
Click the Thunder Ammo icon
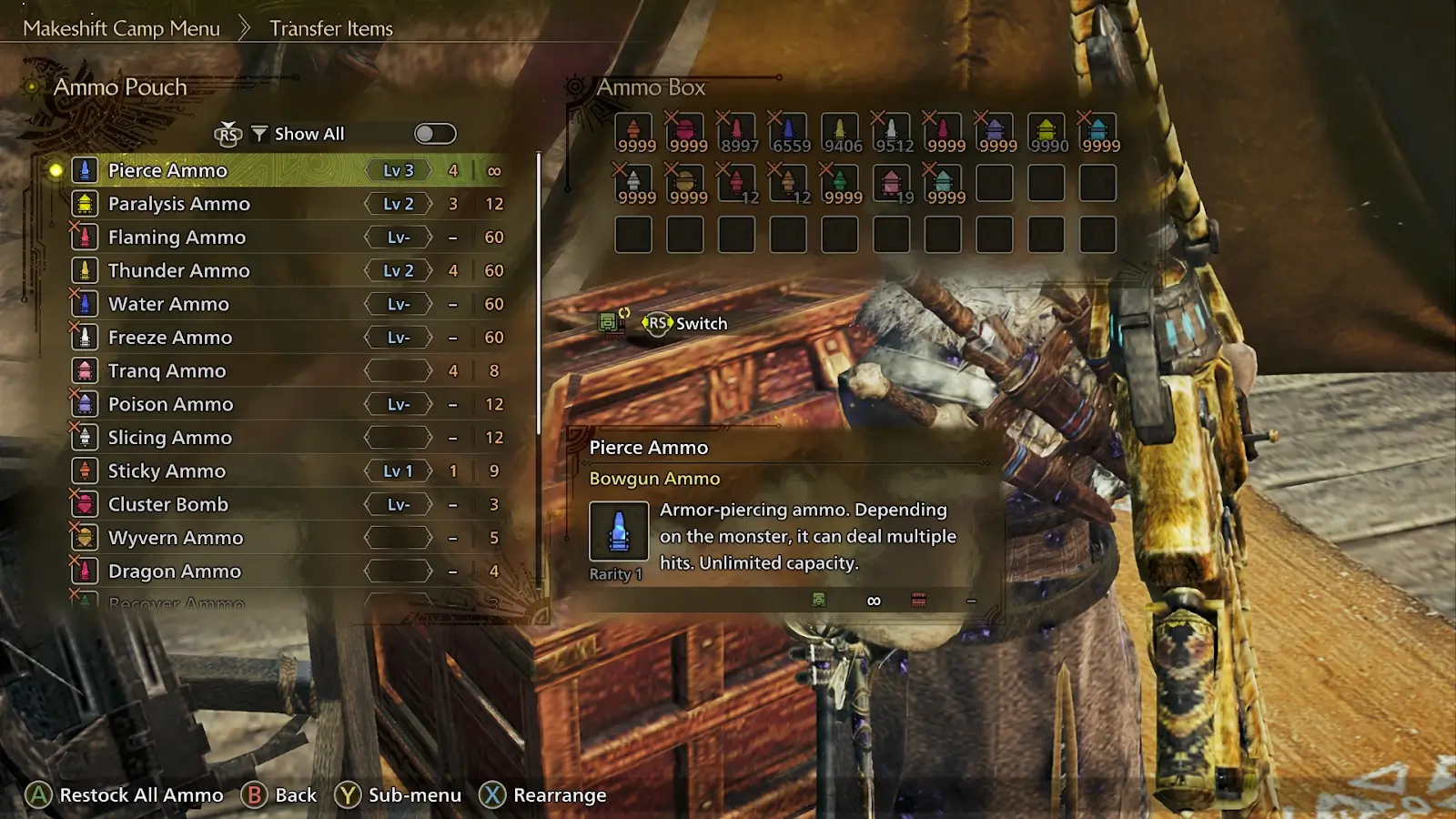point(86,270)
